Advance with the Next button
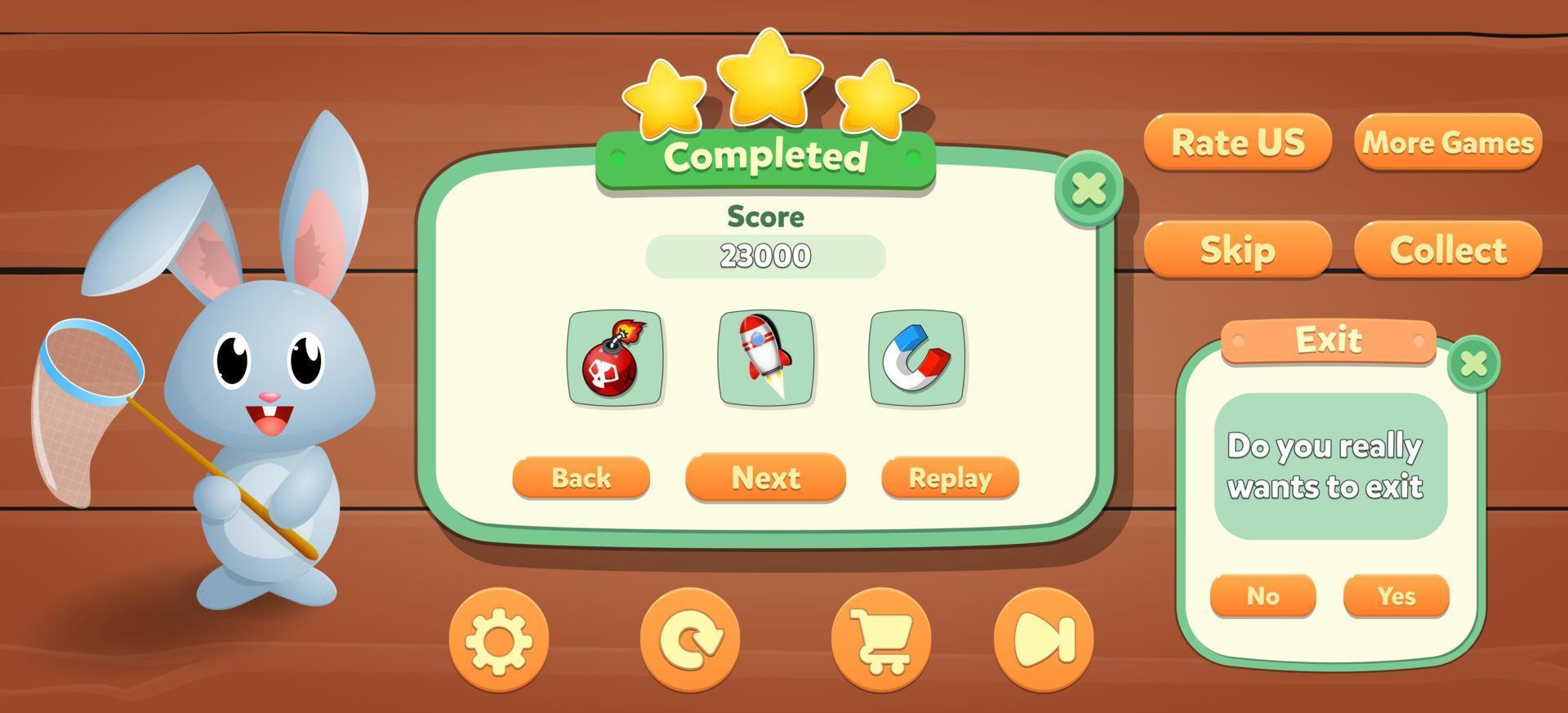1568x713 pixels. [764, 478]
